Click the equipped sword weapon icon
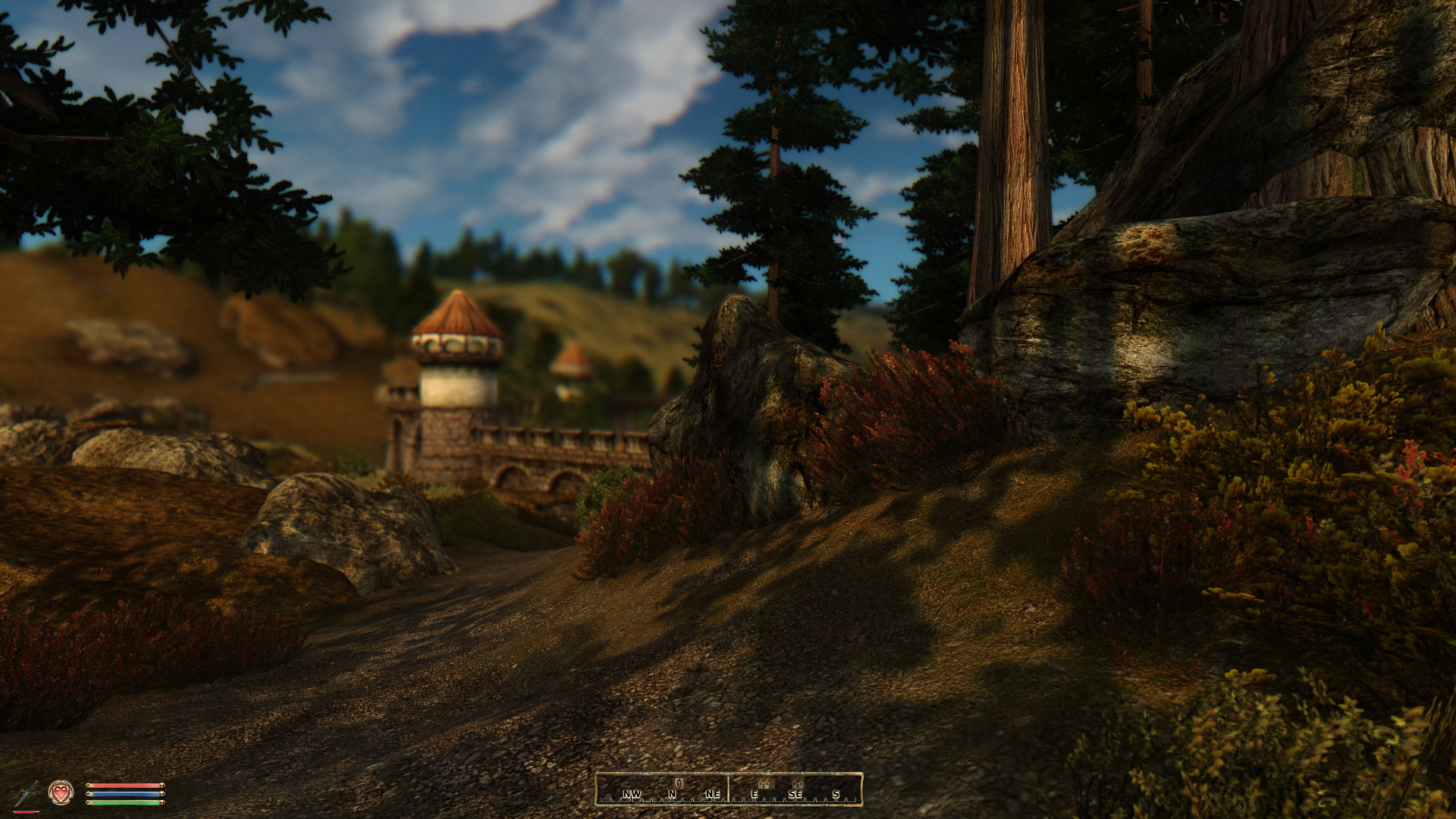Viewport: 1456px width, 819px height. pyautogui.click(x=25, y=794)
